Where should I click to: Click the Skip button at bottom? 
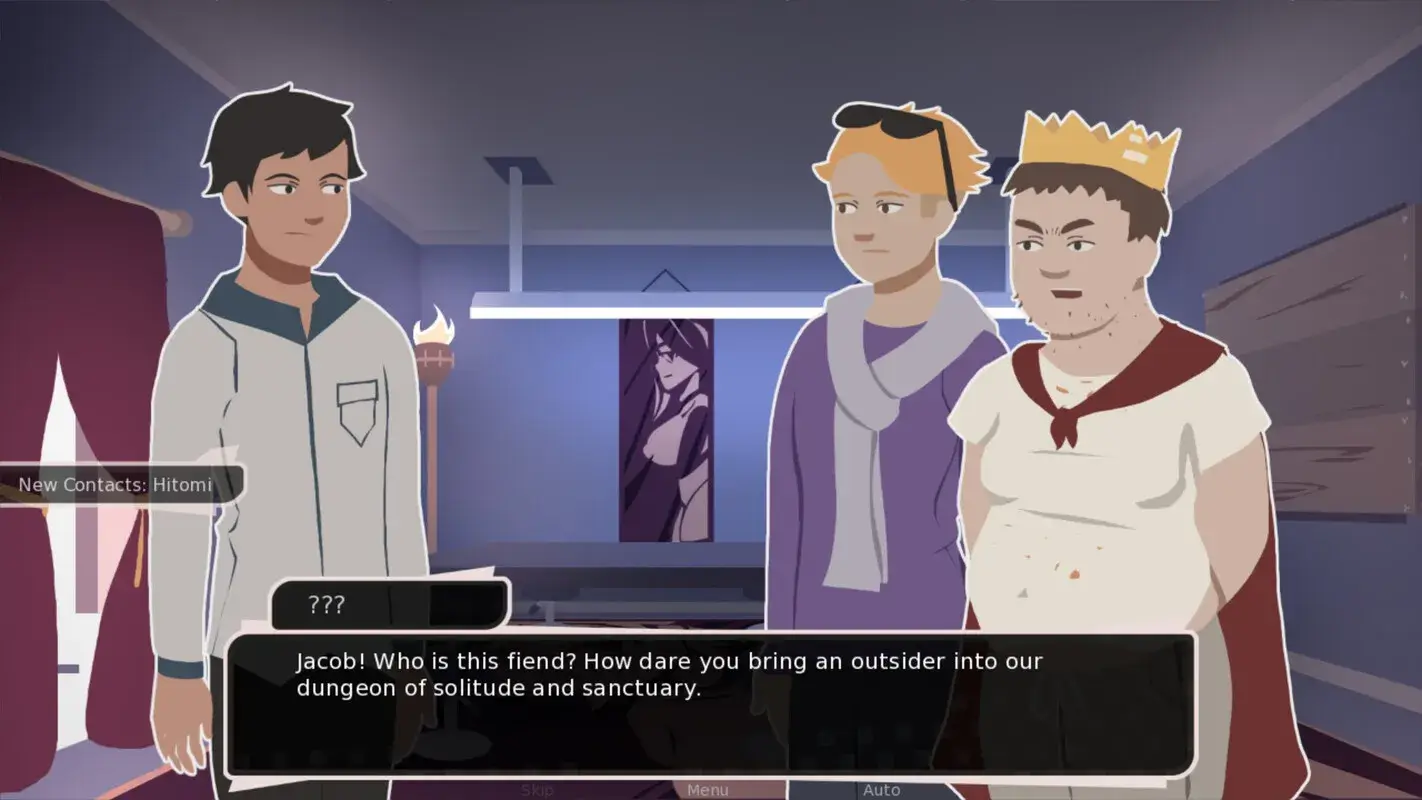(x=536, y=789)
